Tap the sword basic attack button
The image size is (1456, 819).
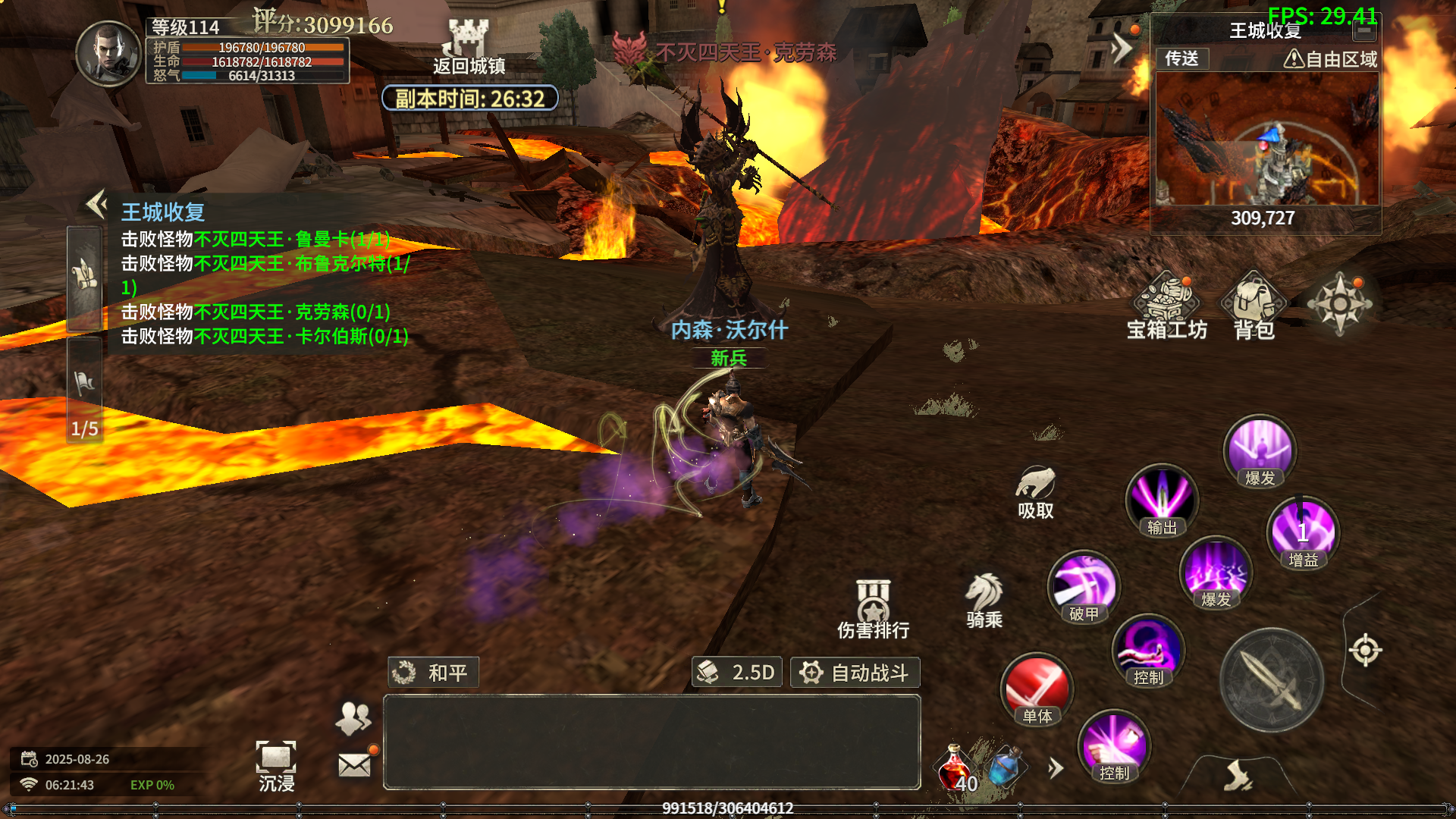(x=1272, y=680)
